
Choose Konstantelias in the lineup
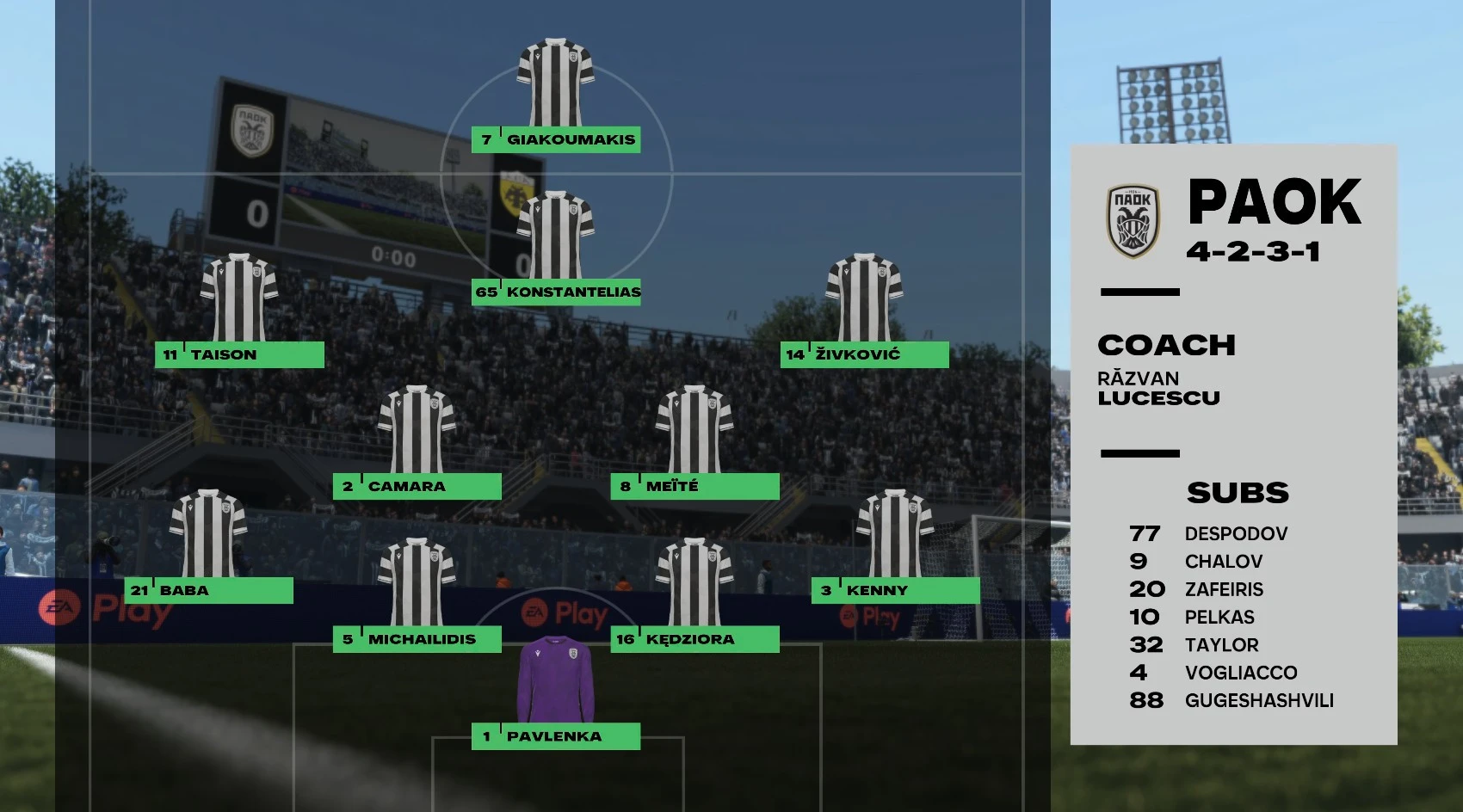click(557, 292)
